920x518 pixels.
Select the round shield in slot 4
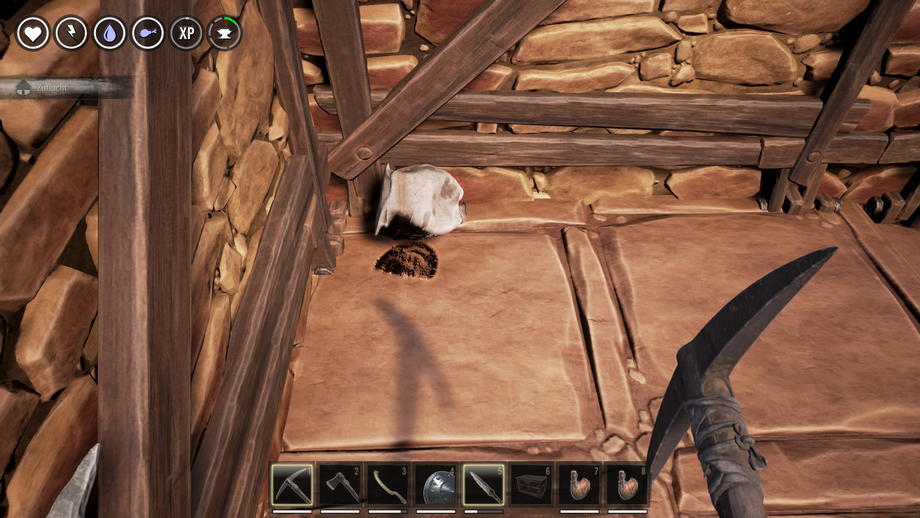pos(435,485)
